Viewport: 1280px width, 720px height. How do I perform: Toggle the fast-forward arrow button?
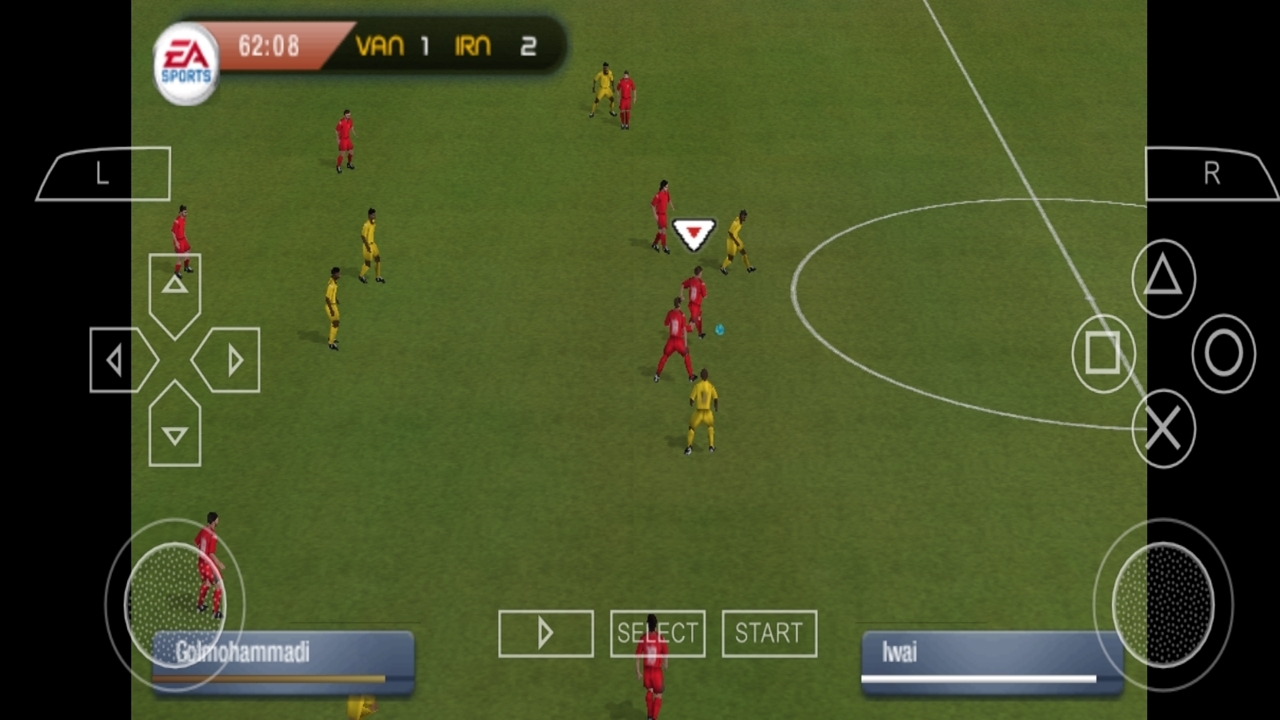(x=545, y=633)
